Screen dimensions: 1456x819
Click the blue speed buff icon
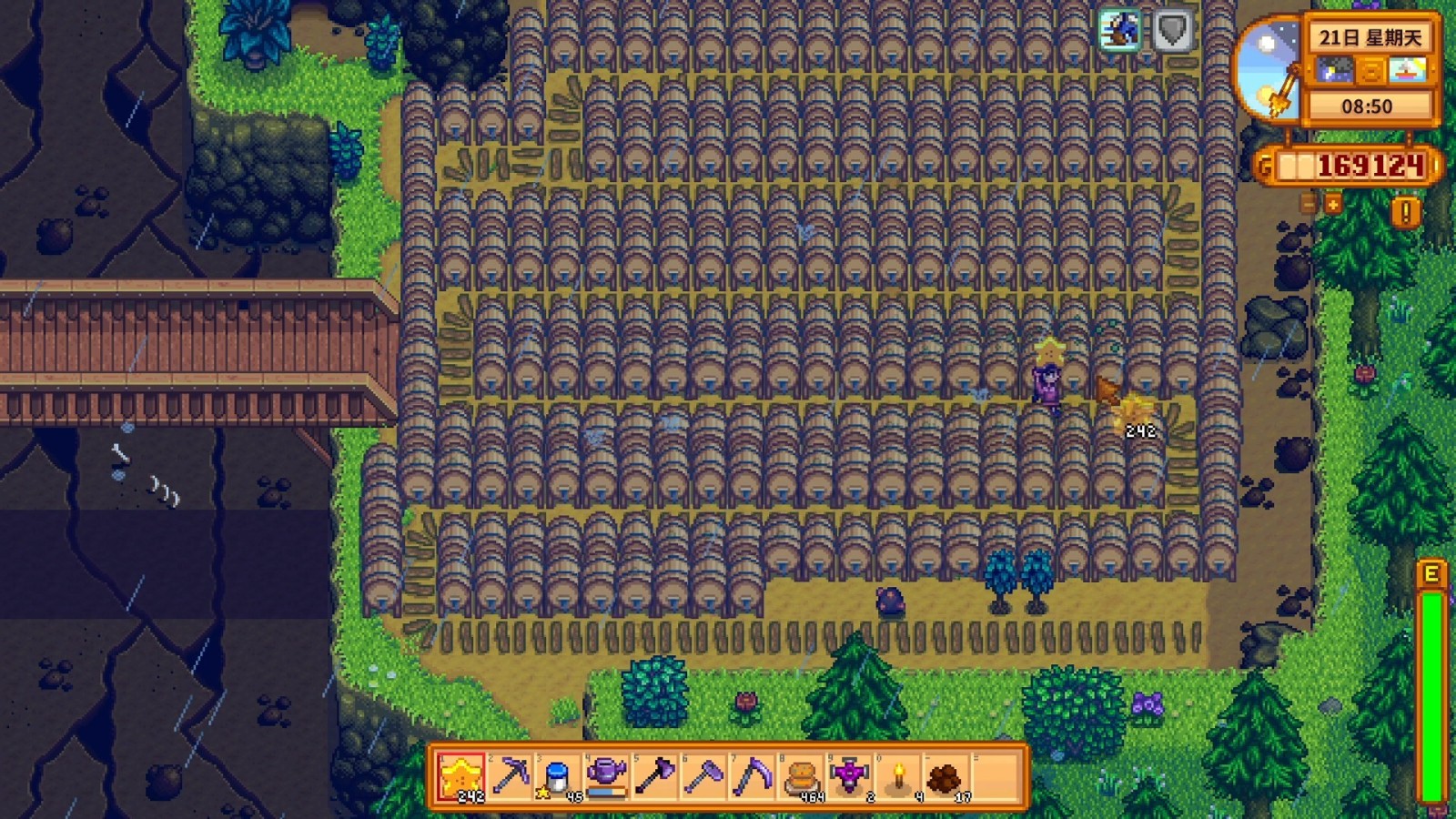pos(1119,31)
